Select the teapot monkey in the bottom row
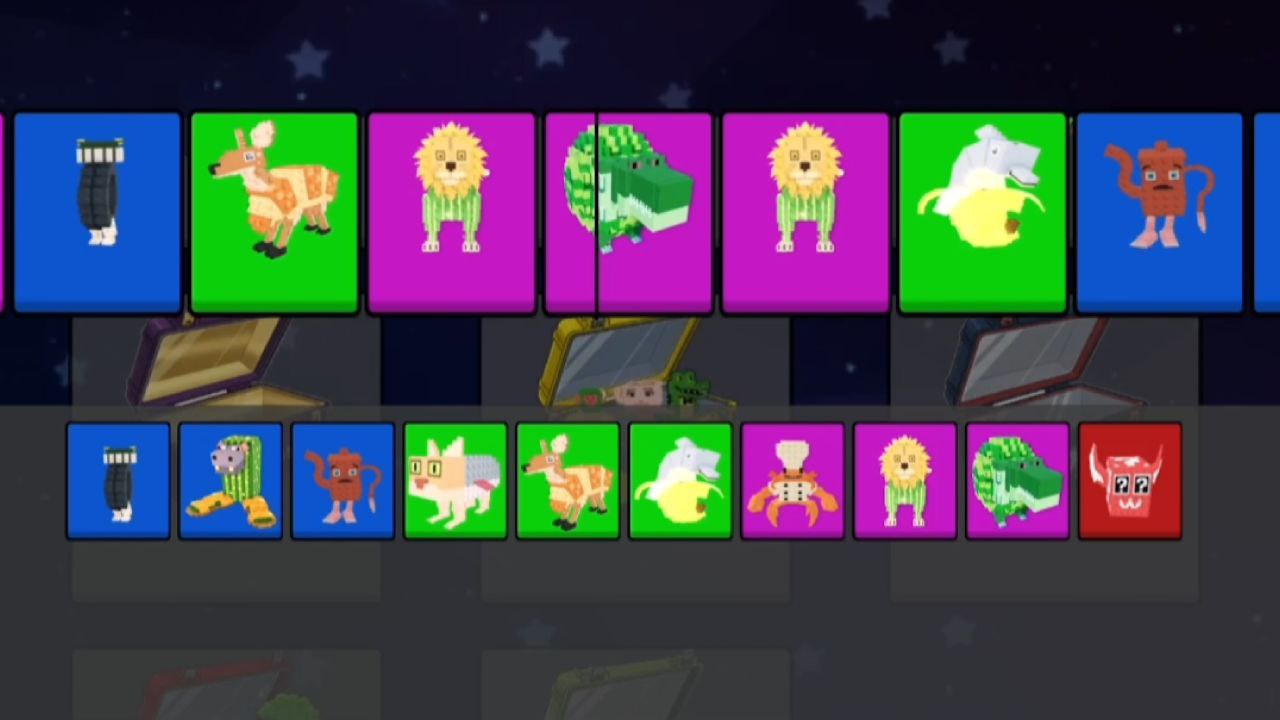The height and width of the screenshot is (720, 1280). pyautogui.click(x=343, y=481)
